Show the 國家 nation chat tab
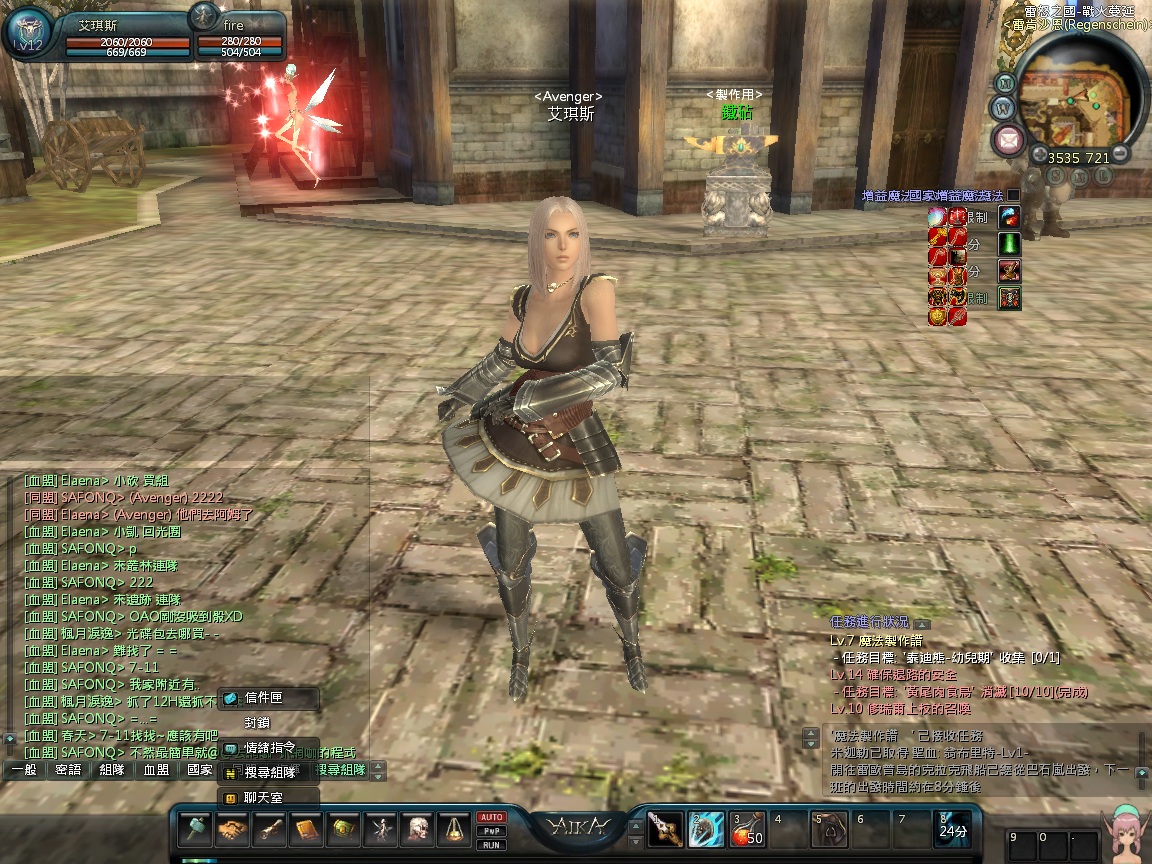The width and height of the screenshot is (1152, 864). (199, 771)
